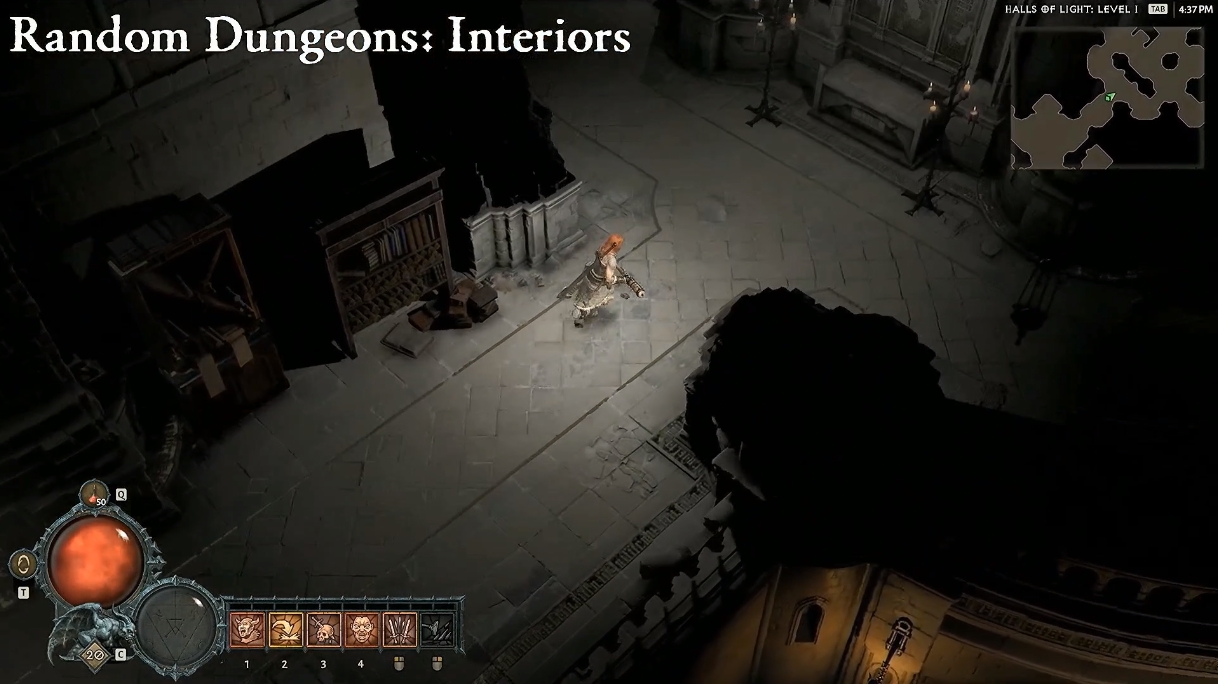Screen dimensions: 1218x684
Task: Trigger the skull and sword skill
Action: coord(323,630)
